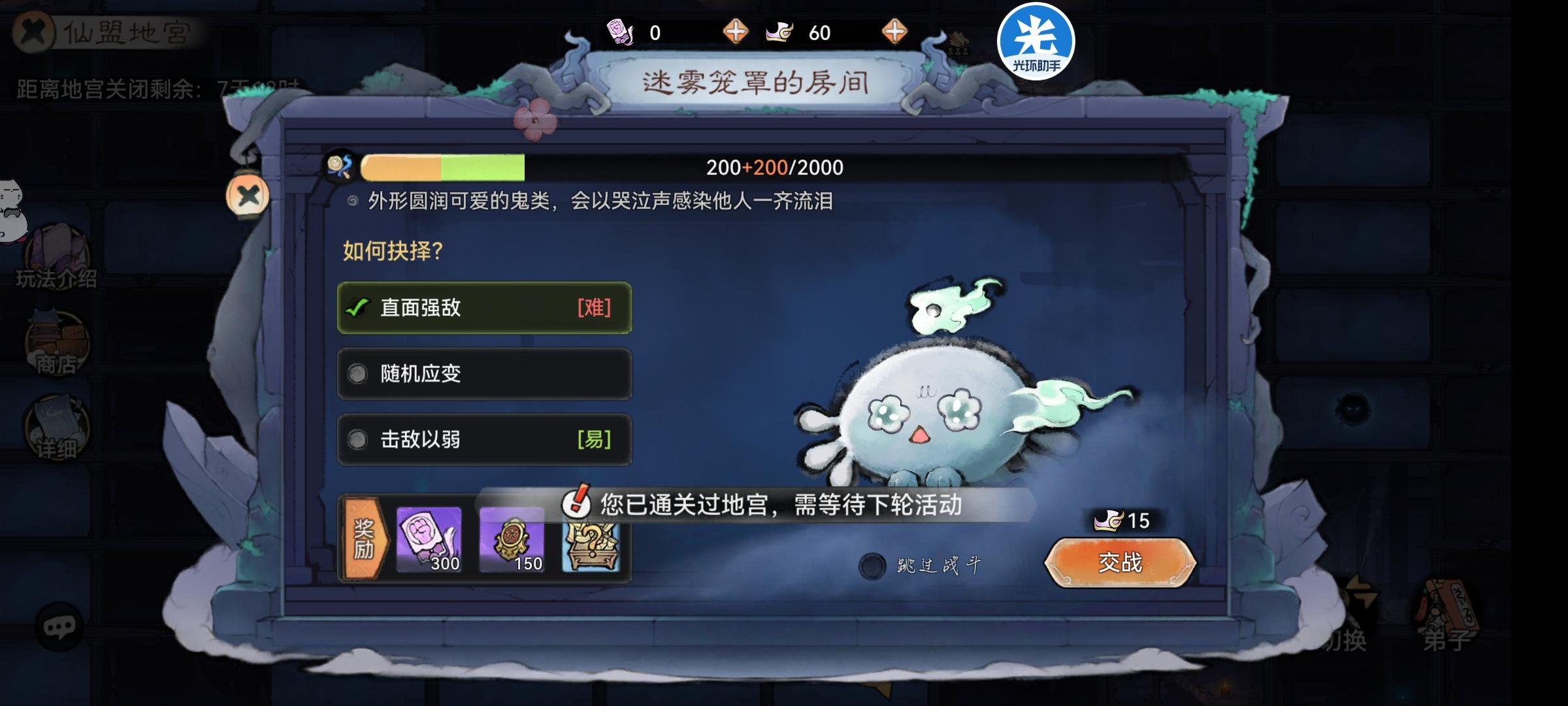Select the 击敌以弱 easy choice
The image size is (1568, 706).
[x=483, y=440]
